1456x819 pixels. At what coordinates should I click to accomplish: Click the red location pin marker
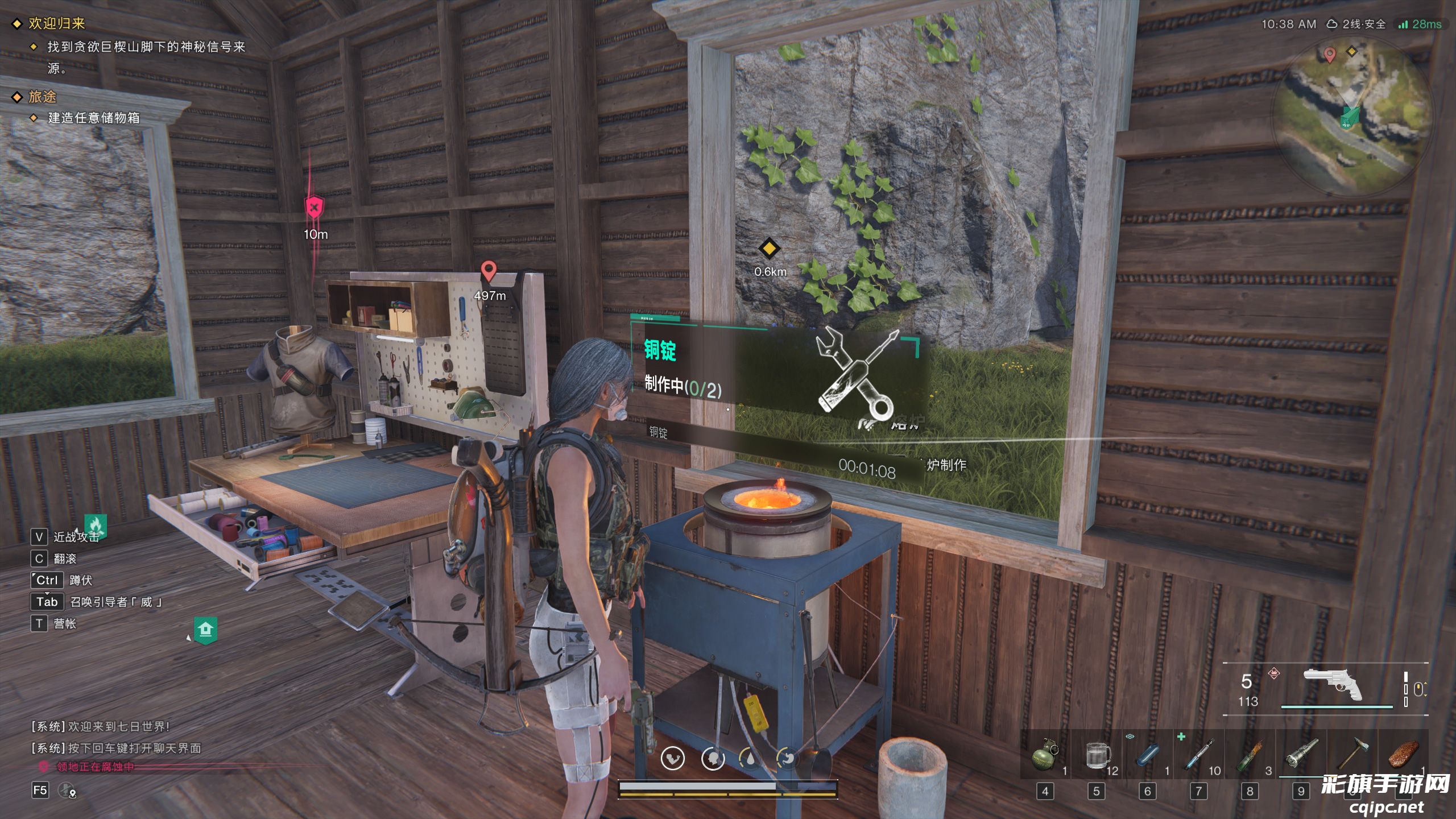pos(488,271)
